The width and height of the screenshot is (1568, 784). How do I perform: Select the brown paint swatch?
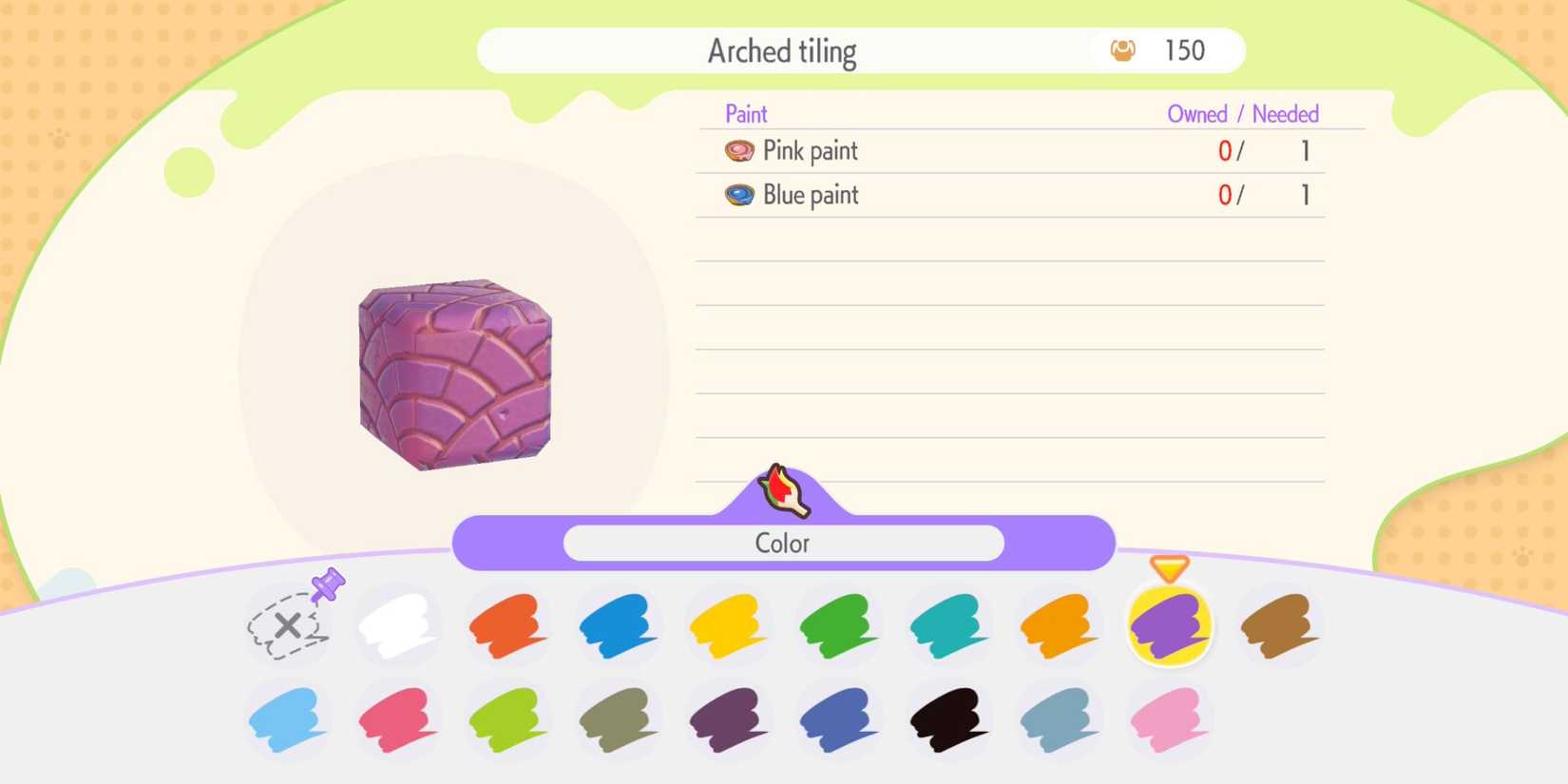coord(1280,626)
